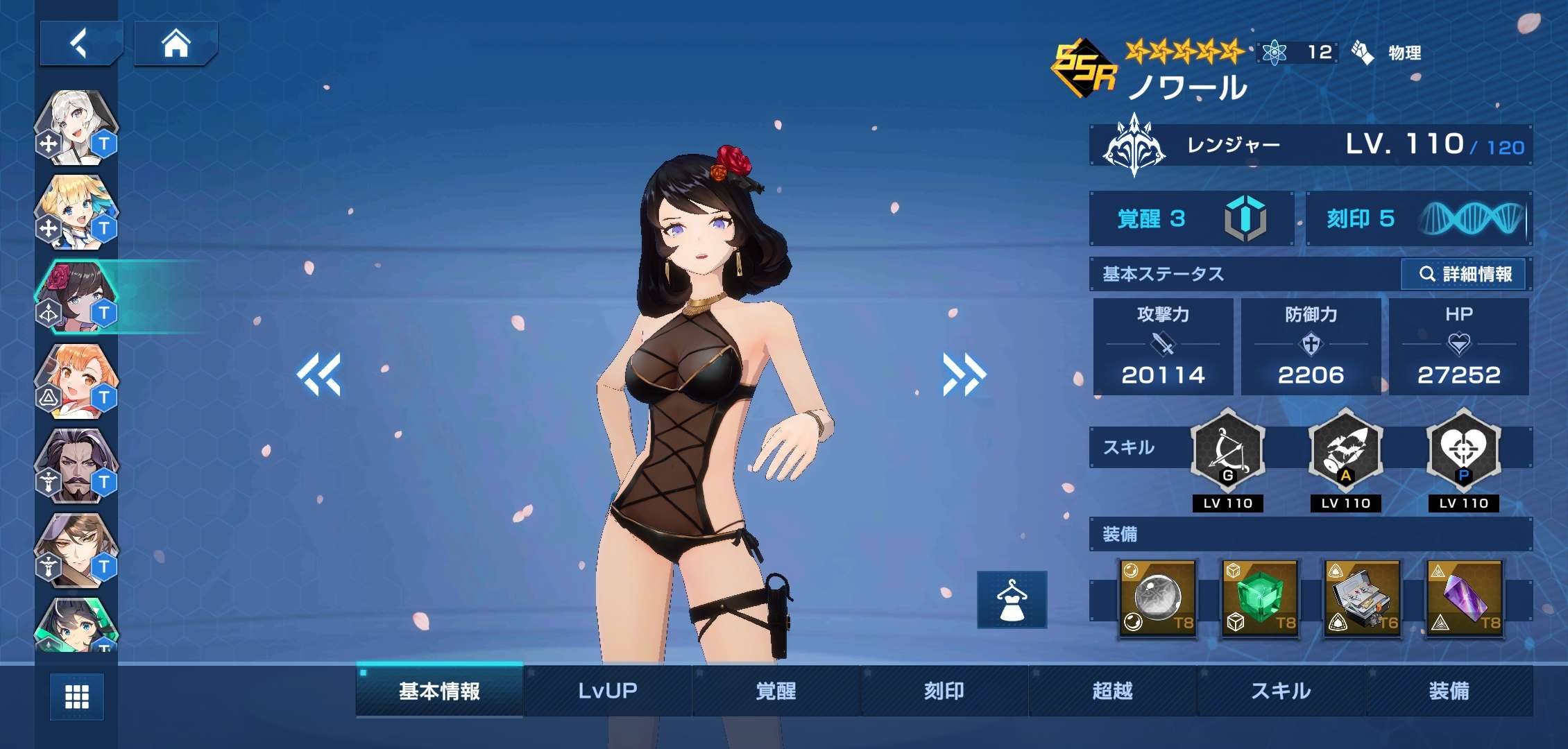Show the next character with right arrows
The height and width of the screenshot is (749, 1568).
tap(964, 374)
